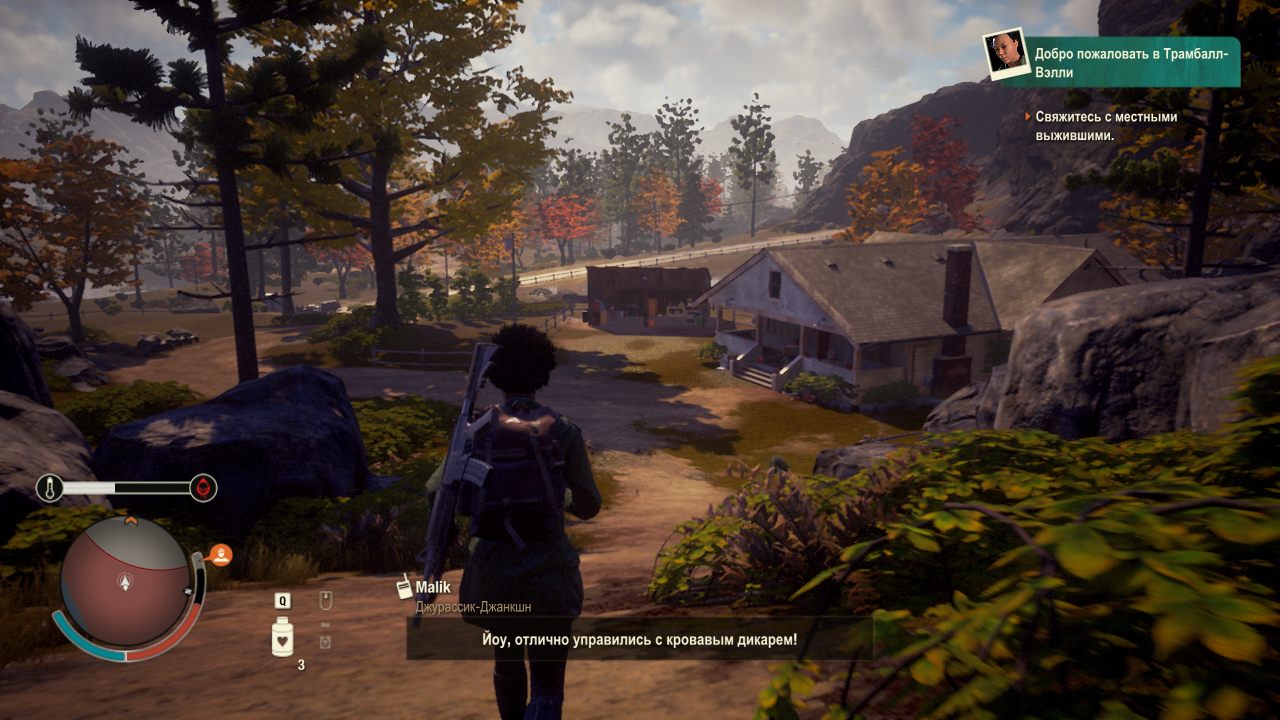
Task: Select the health pill bottle quick slot
Action: click(283, 636)
